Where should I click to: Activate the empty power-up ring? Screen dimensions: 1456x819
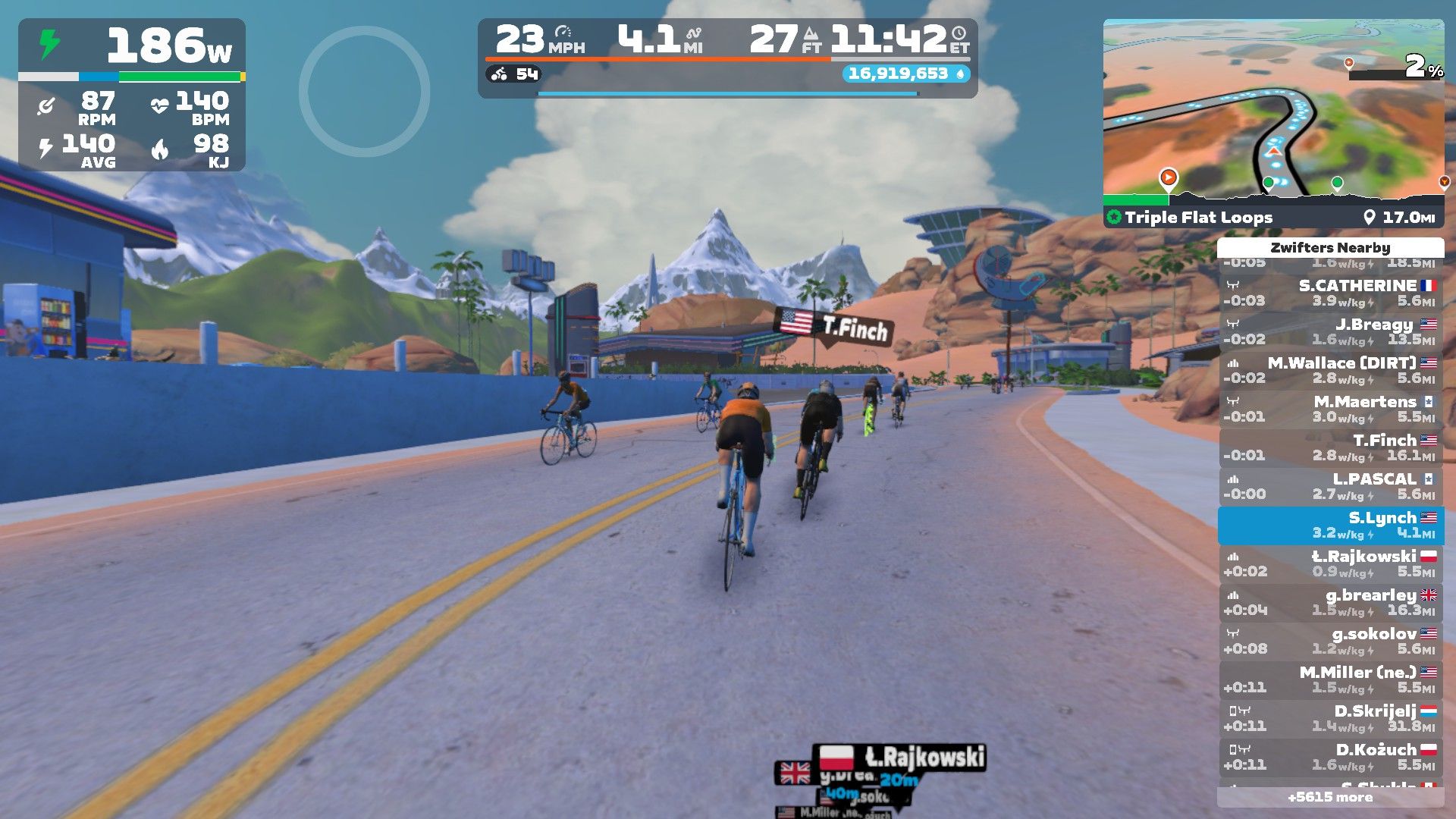tap(364, 92)
